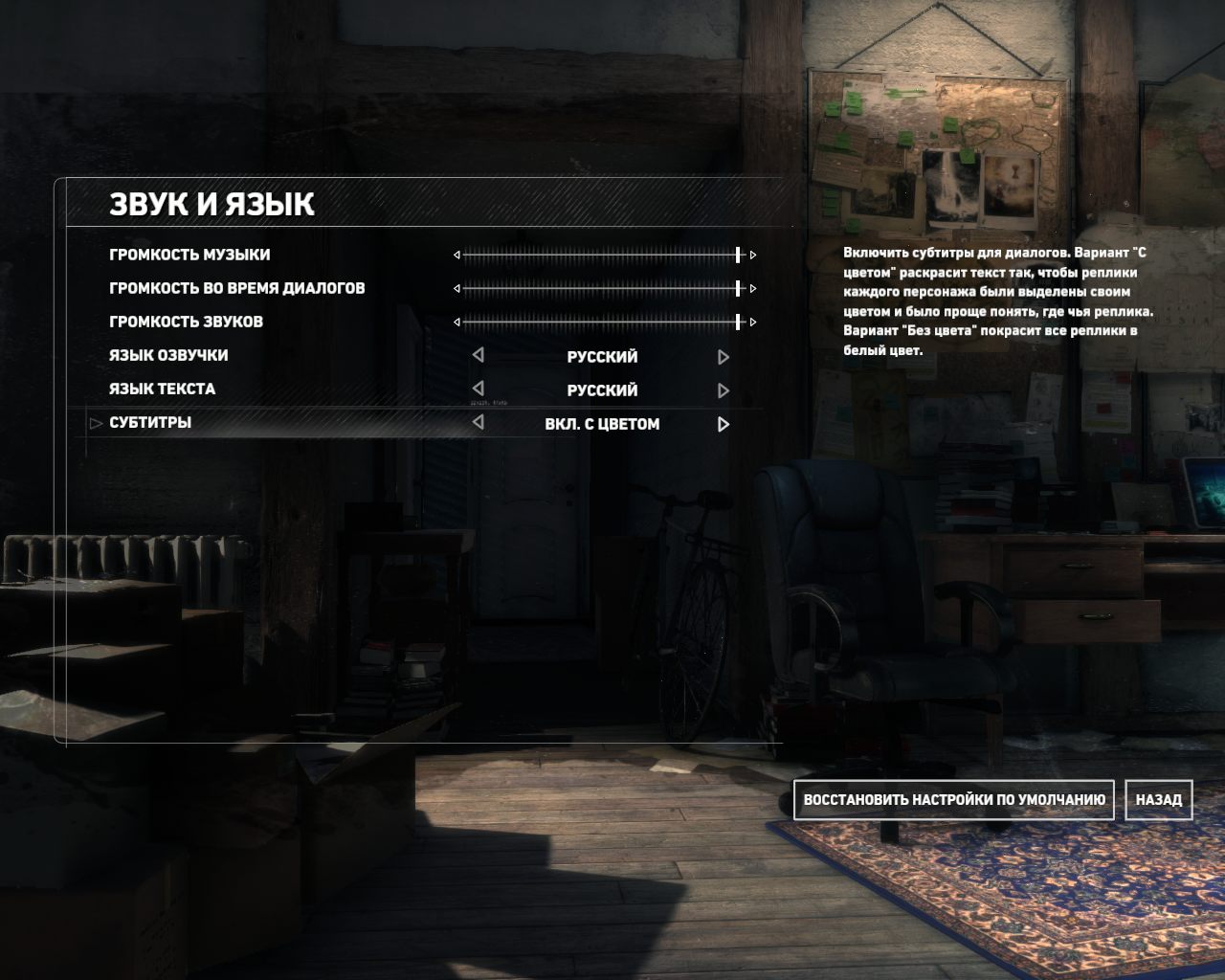The height and width of the screenshot is (980, 1225).
Task: Cycle Субтитры setting forward
Action: pyautogui.click(x=724, y=424)
